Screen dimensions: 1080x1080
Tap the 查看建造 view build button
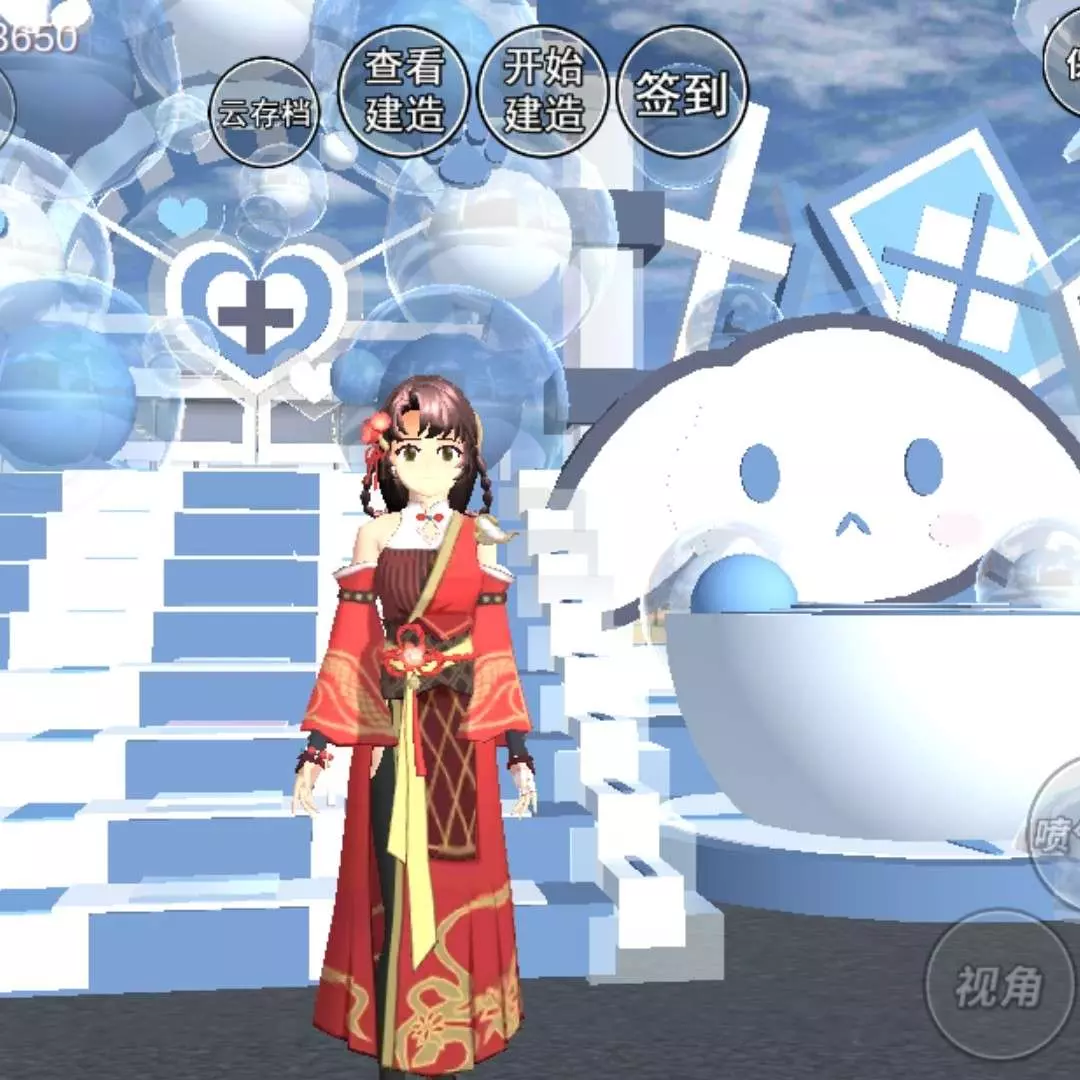click(403, 92)
